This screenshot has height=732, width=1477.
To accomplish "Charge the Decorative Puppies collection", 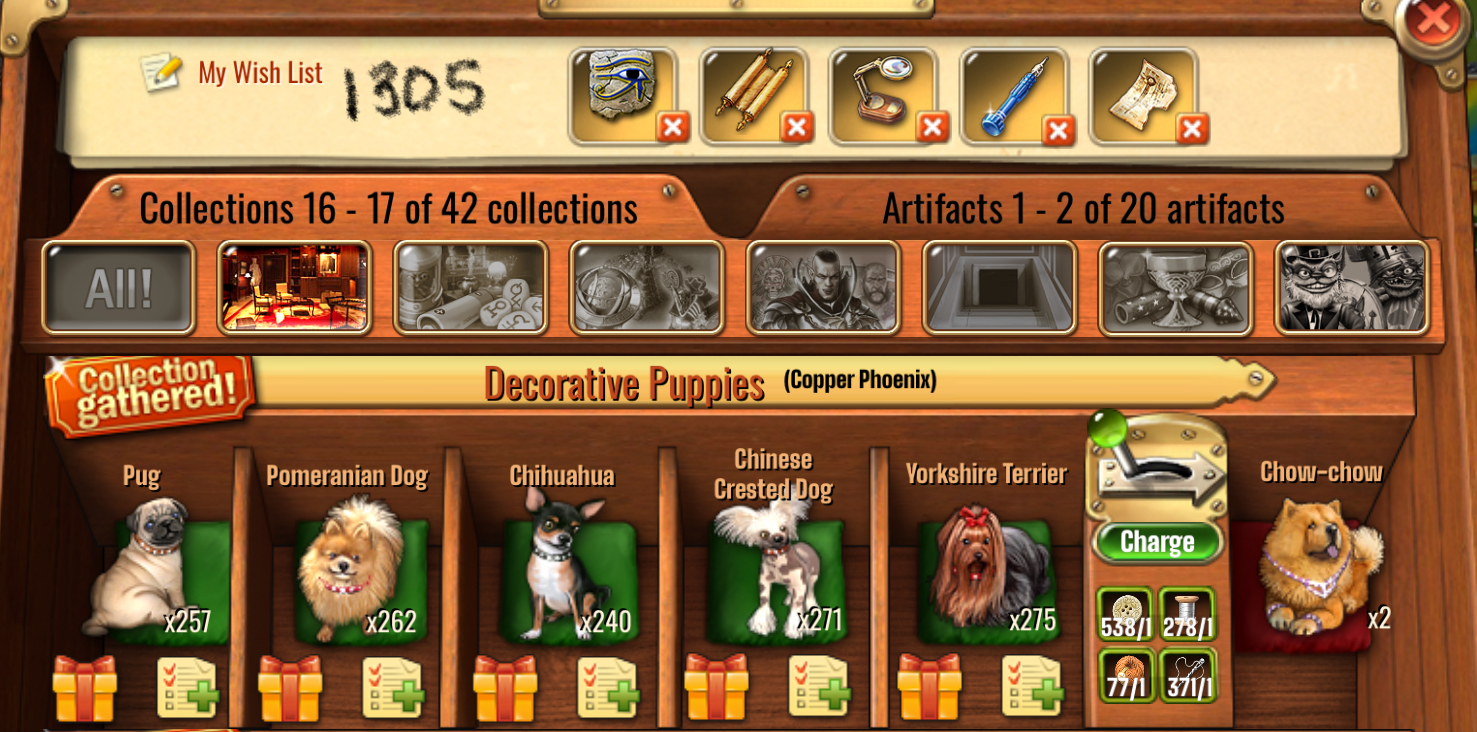I will [x=1157, y=541].
